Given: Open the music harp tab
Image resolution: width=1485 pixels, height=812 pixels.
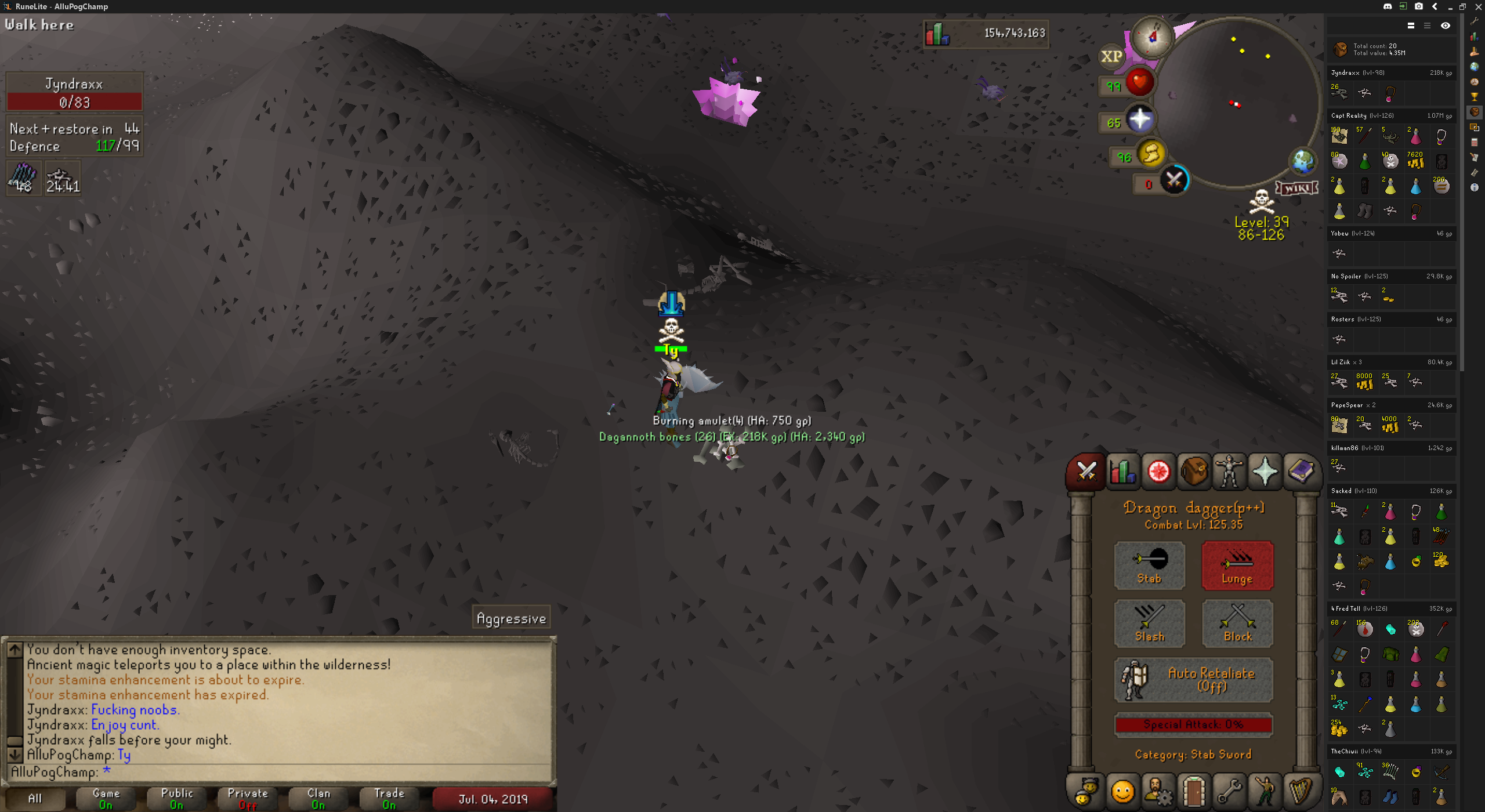Looking at the screenshot, I should coord(1301,791).
